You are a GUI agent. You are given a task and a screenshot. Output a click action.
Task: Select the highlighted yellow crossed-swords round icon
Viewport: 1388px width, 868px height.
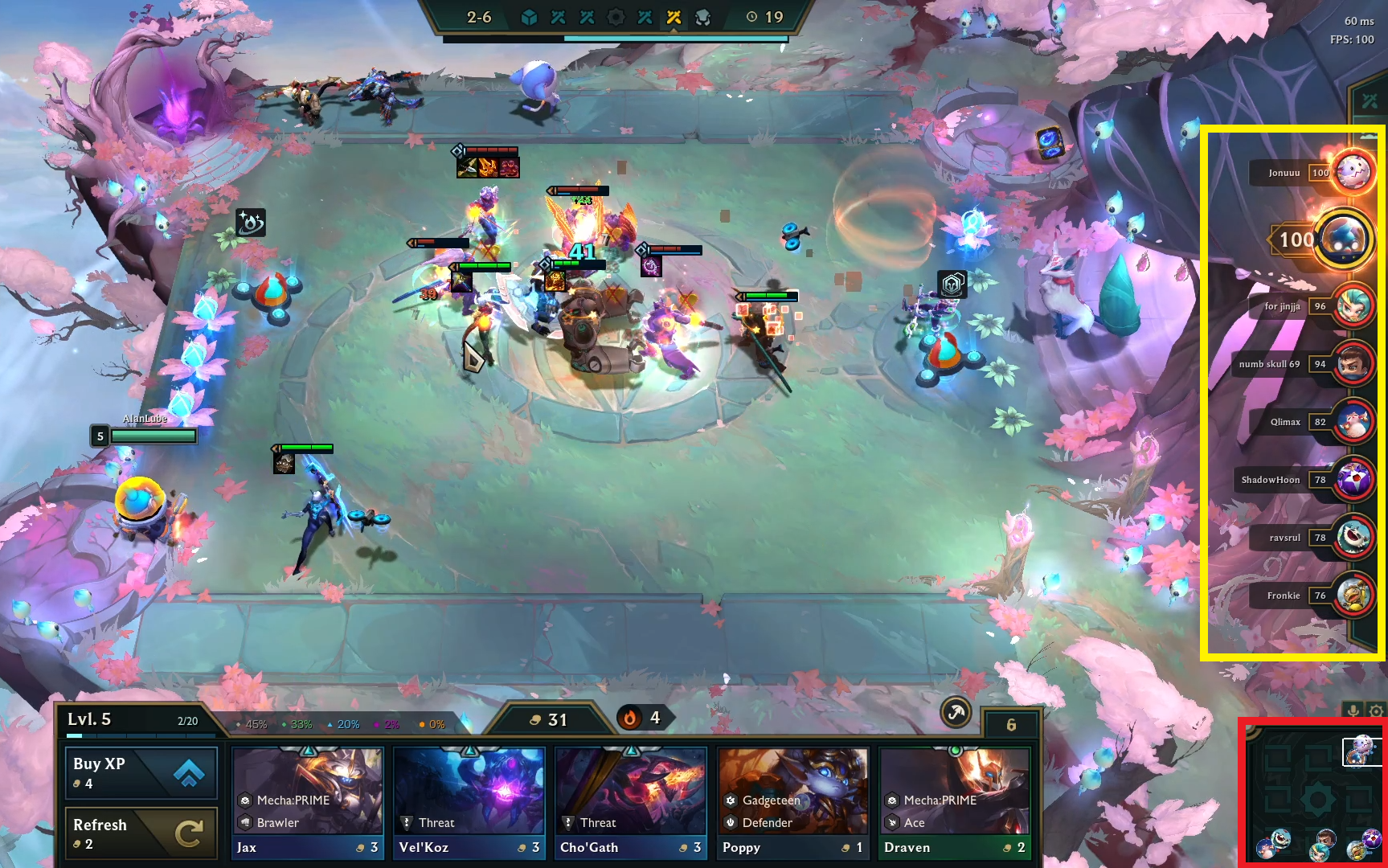tap(674, 17)
